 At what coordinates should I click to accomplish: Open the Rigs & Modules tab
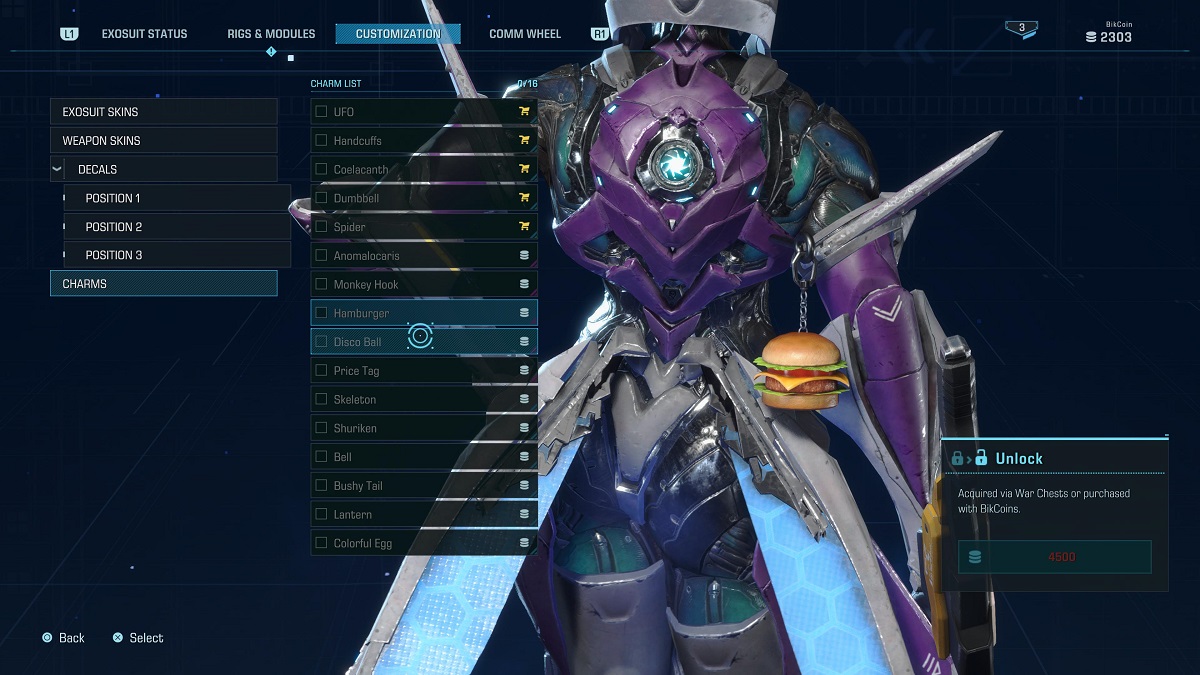271,34
